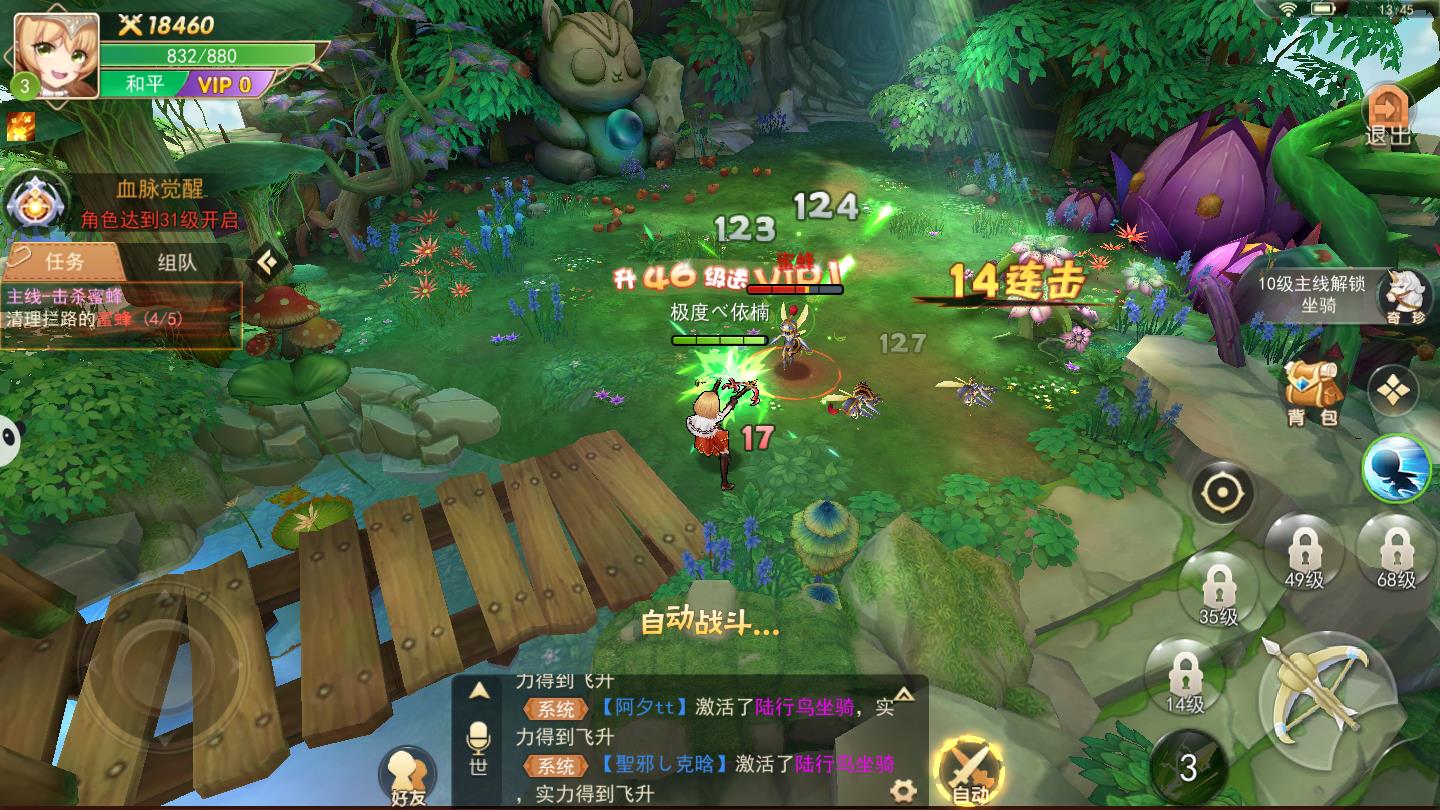This screenshot has width=1440, height=810.
Task: Exit via the 退出 button
Action: point(1387,115)
